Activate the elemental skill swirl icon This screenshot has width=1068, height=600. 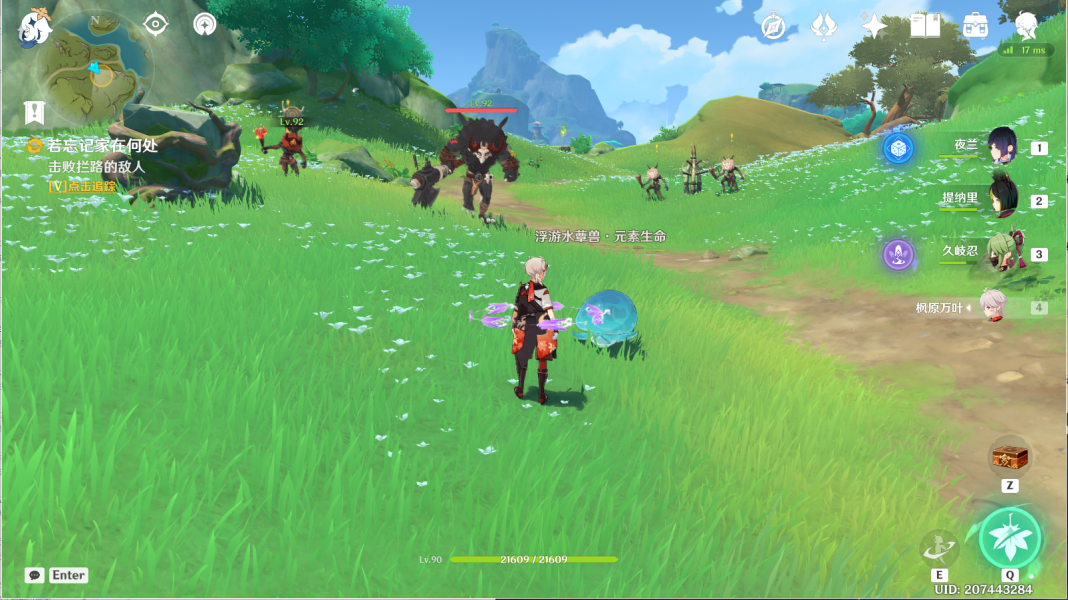939,547
